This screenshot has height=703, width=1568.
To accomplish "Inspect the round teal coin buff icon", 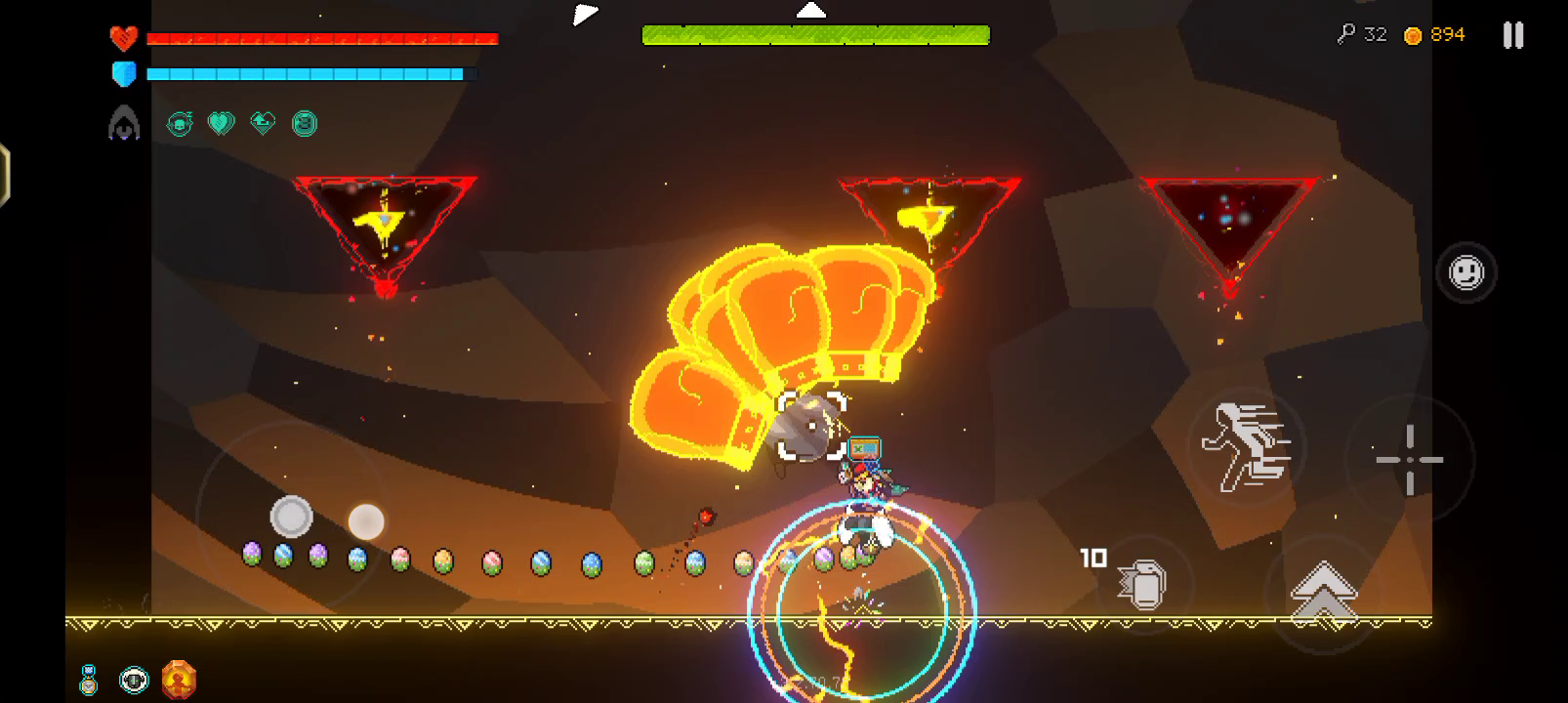I will 305,124.
